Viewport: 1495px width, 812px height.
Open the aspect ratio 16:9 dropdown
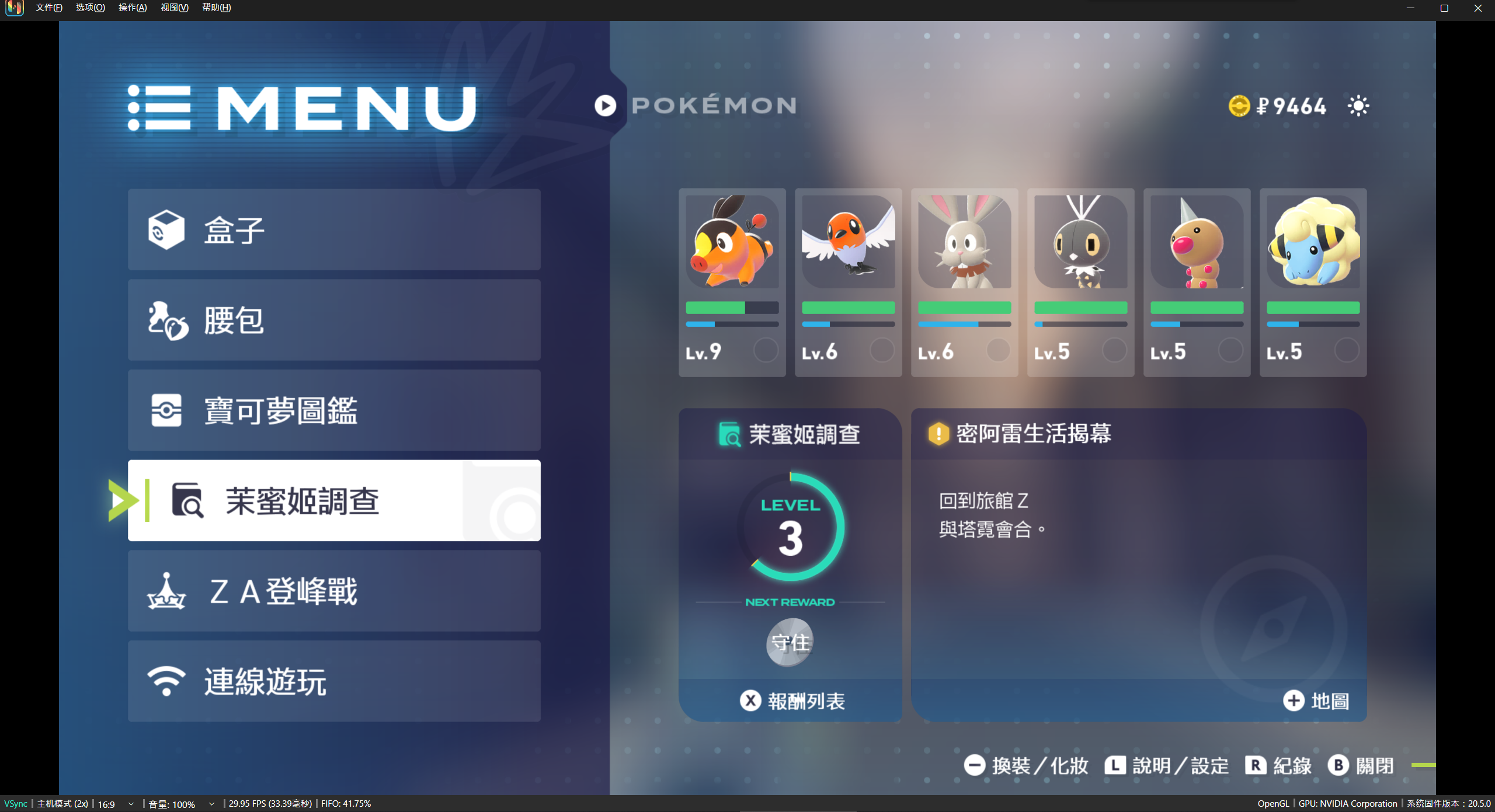(116, 804)
